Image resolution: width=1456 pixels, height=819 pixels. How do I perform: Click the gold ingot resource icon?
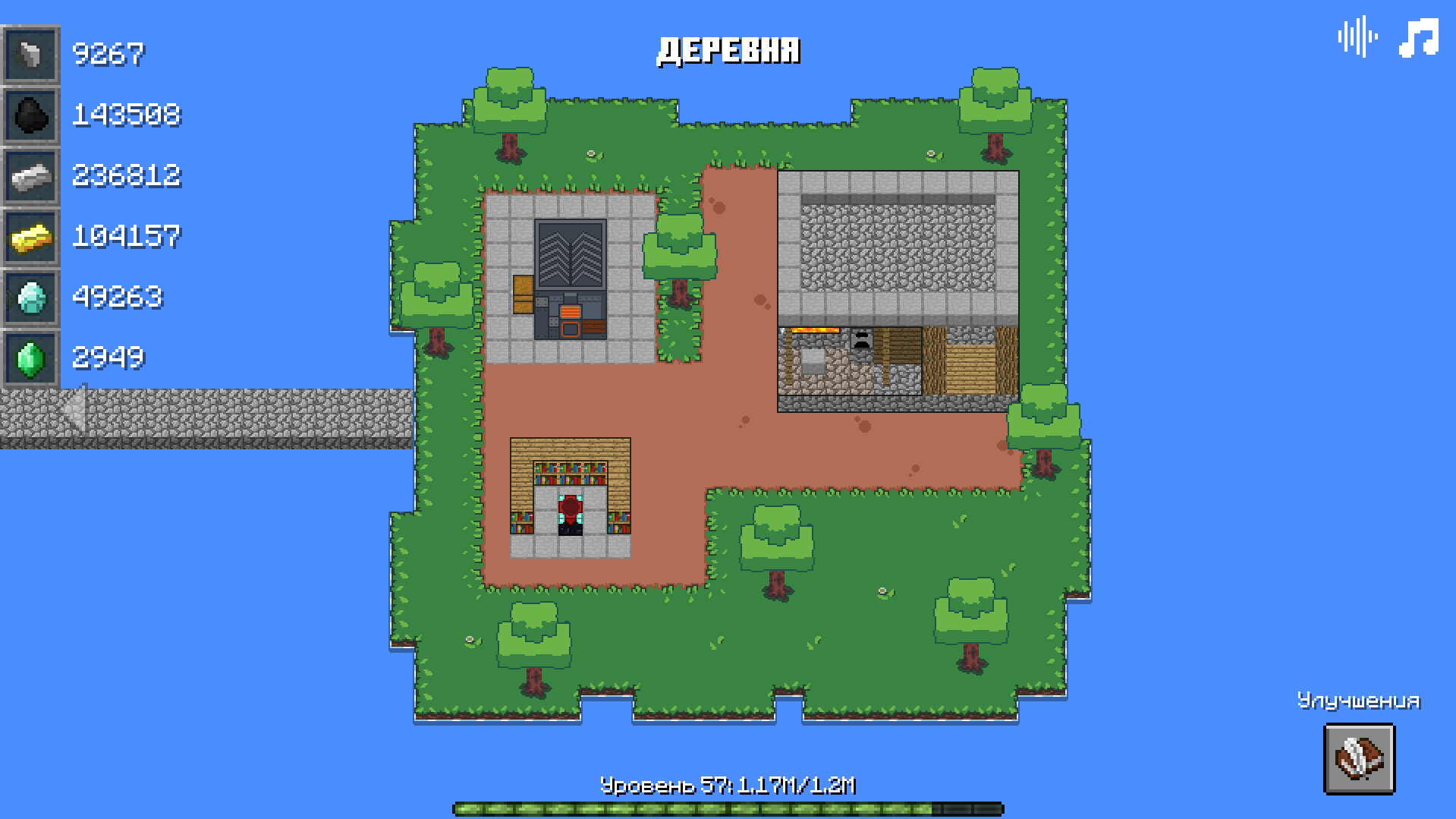30,236
